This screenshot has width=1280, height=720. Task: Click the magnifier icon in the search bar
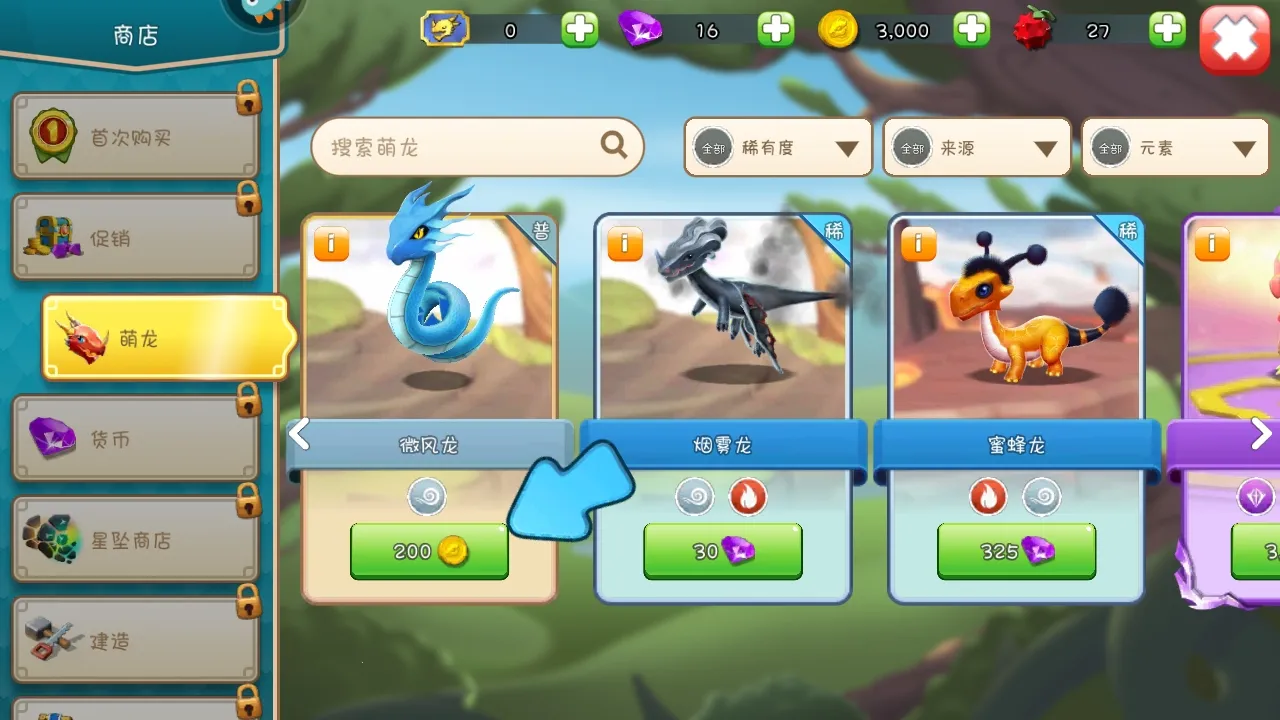tap(613, 146)
